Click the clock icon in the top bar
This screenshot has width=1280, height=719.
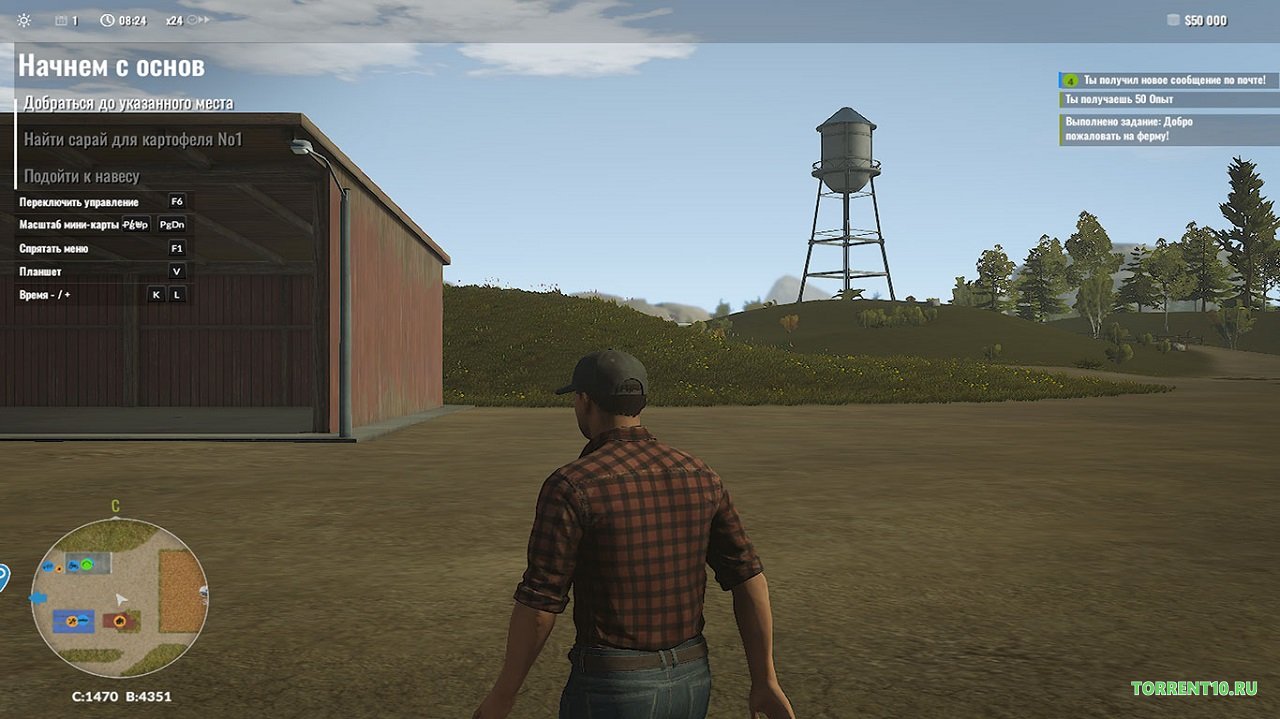pos(107,21)
